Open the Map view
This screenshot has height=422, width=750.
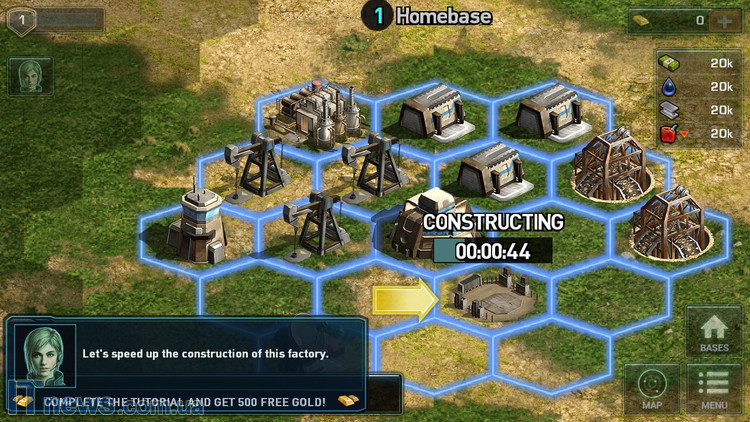coord(652,389)
